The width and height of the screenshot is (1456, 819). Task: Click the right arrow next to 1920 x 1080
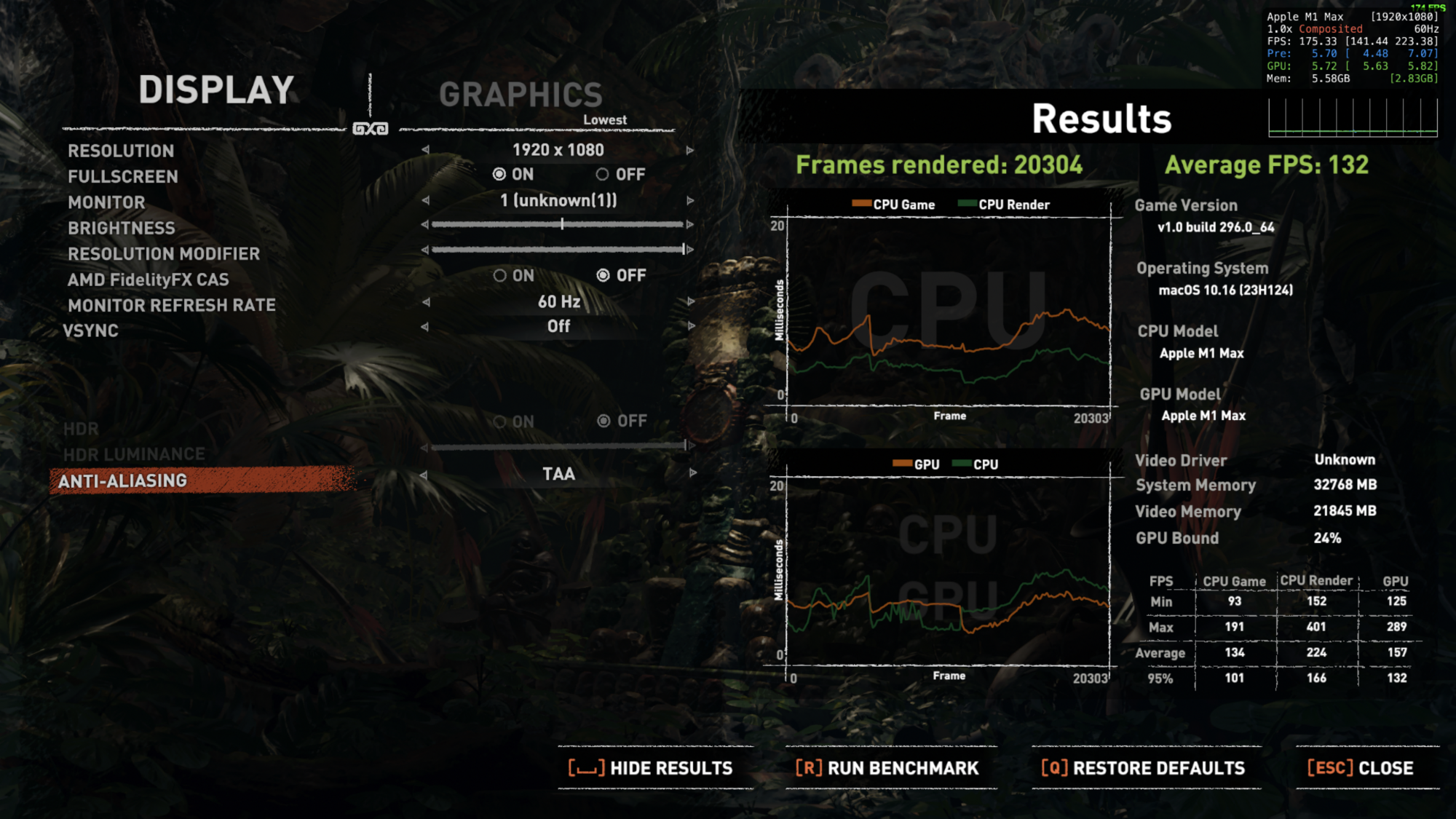click(x=690, y=151)
